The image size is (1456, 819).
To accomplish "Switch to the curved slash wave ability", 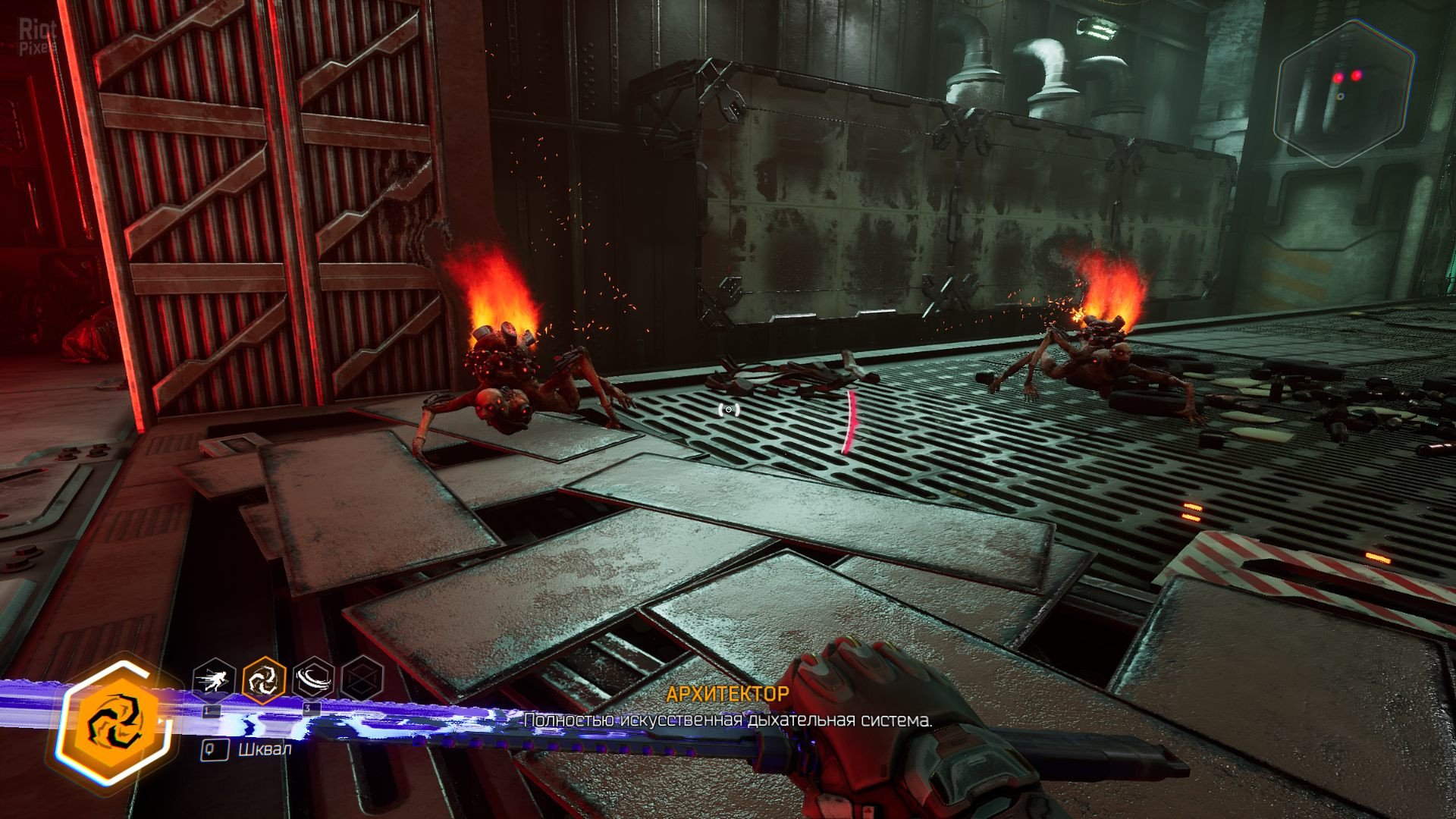I will tap(314, 679).
